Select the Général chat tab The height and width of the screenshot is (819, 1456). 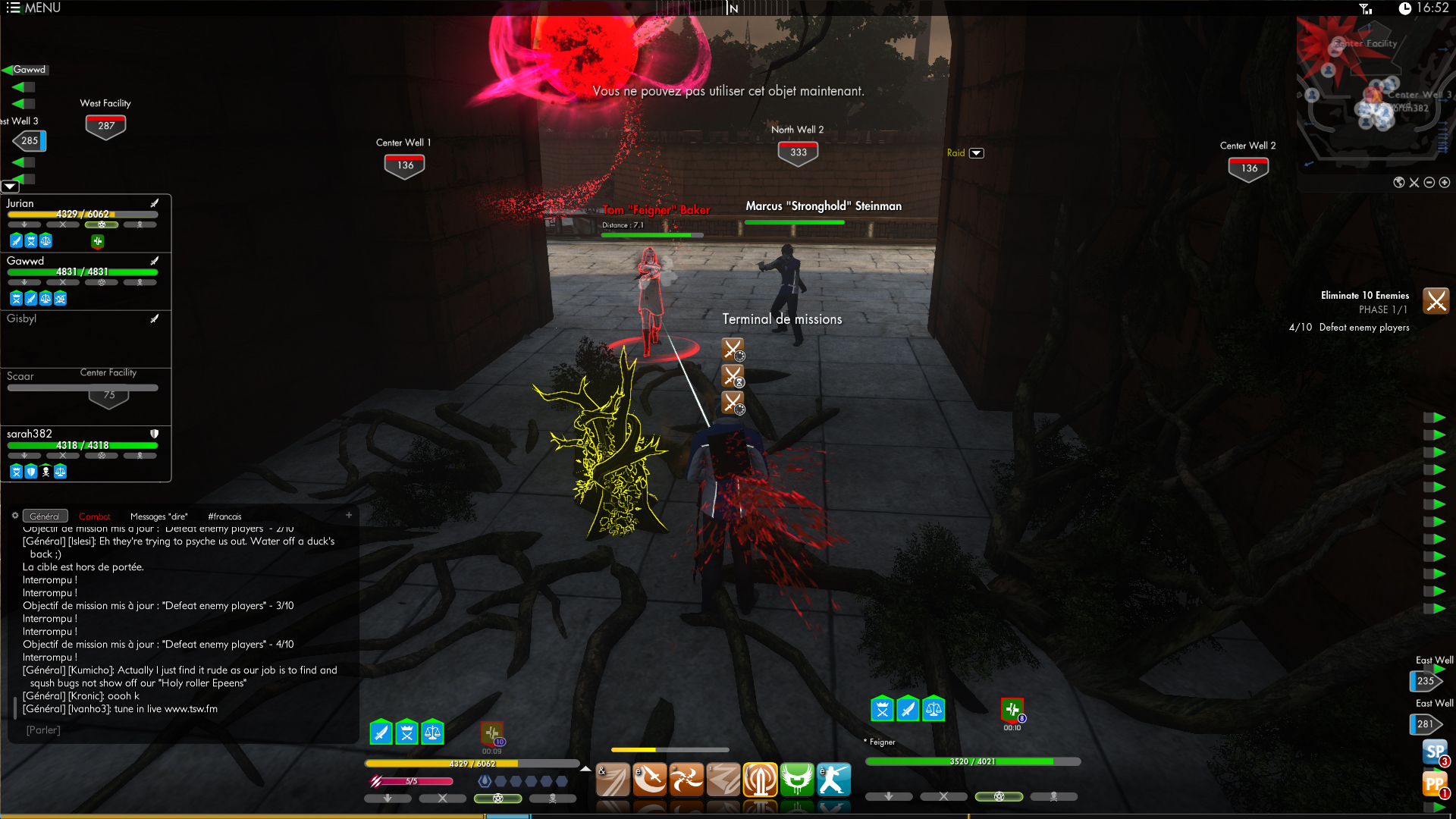45,516
